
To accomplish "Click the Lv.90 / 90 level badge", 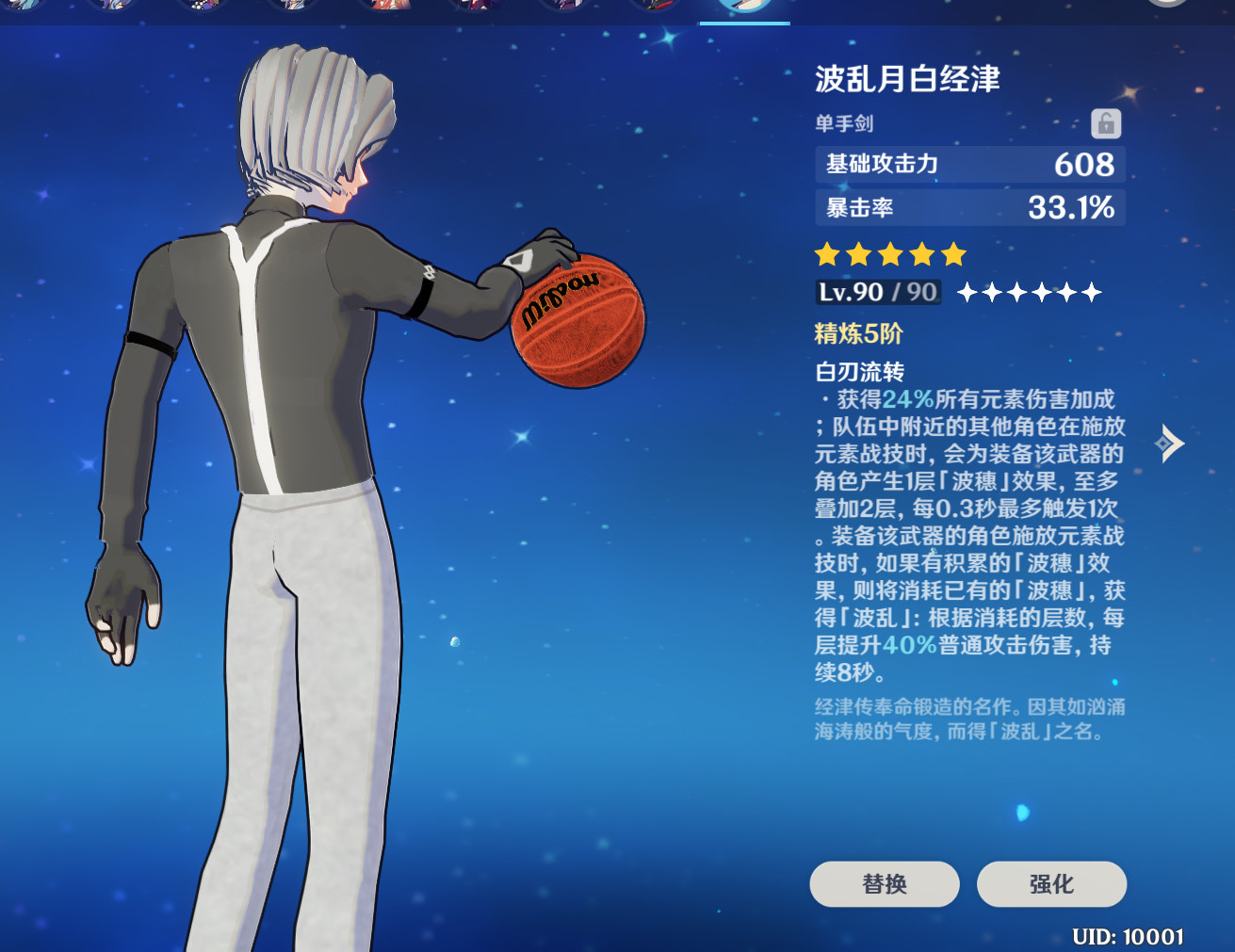I will point(876,292).
